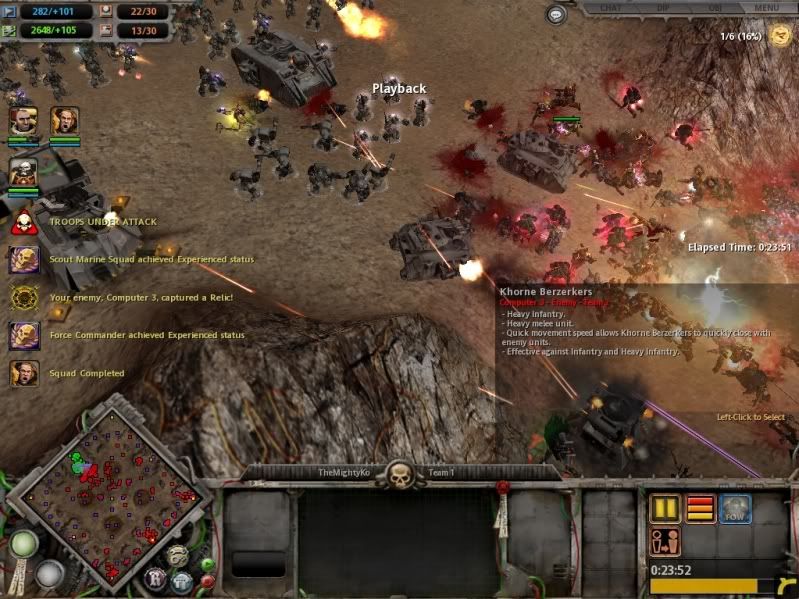This screenshot has height=599, width=799.
Task: Jump to the Troops Under Attack alert
Action: (23, 222)
